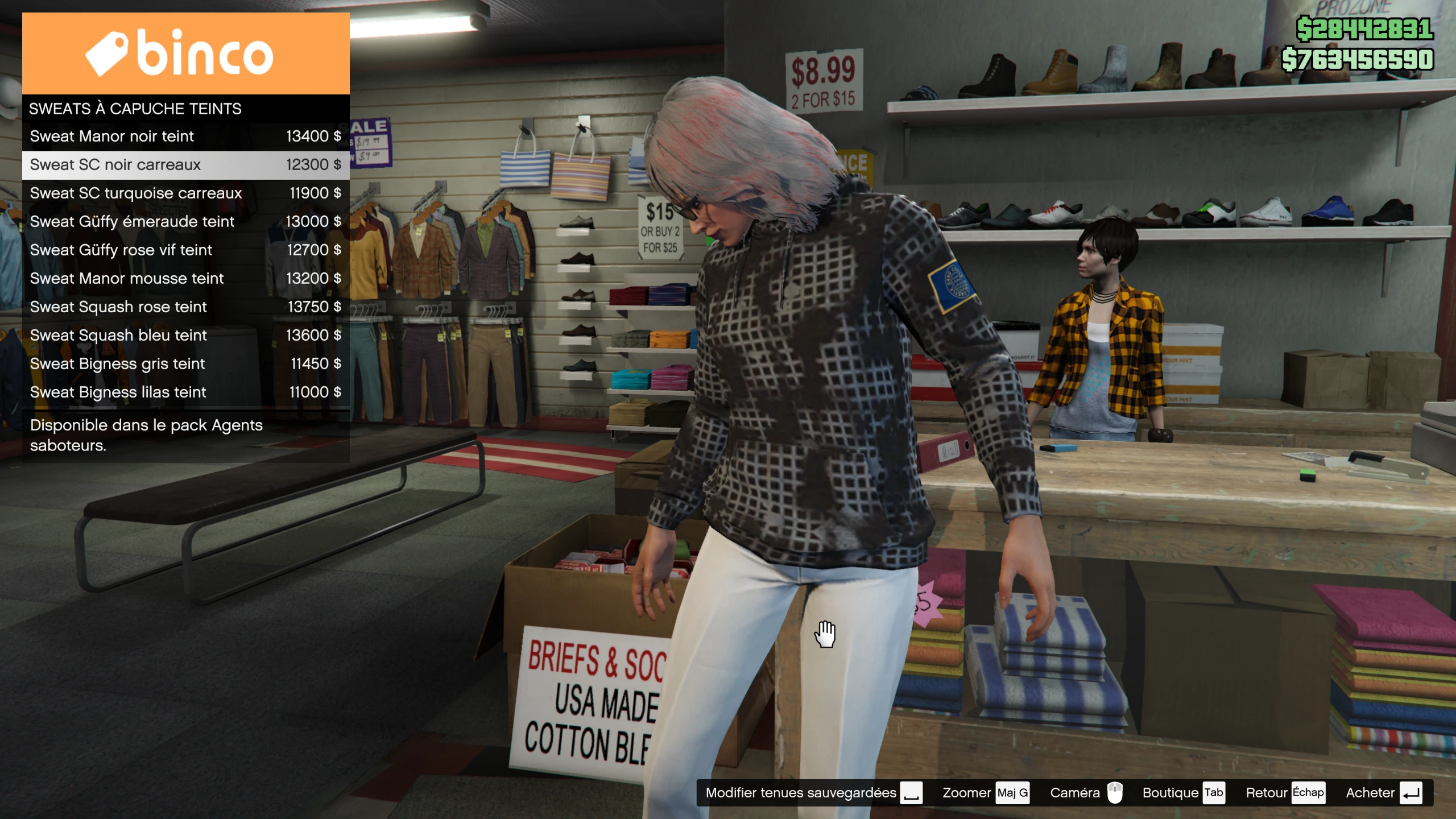Choose Sweat Bigness lilas teint
The height and width of the screenshot is (819, 1456).
pyautogui.click(x=185, y=392)
